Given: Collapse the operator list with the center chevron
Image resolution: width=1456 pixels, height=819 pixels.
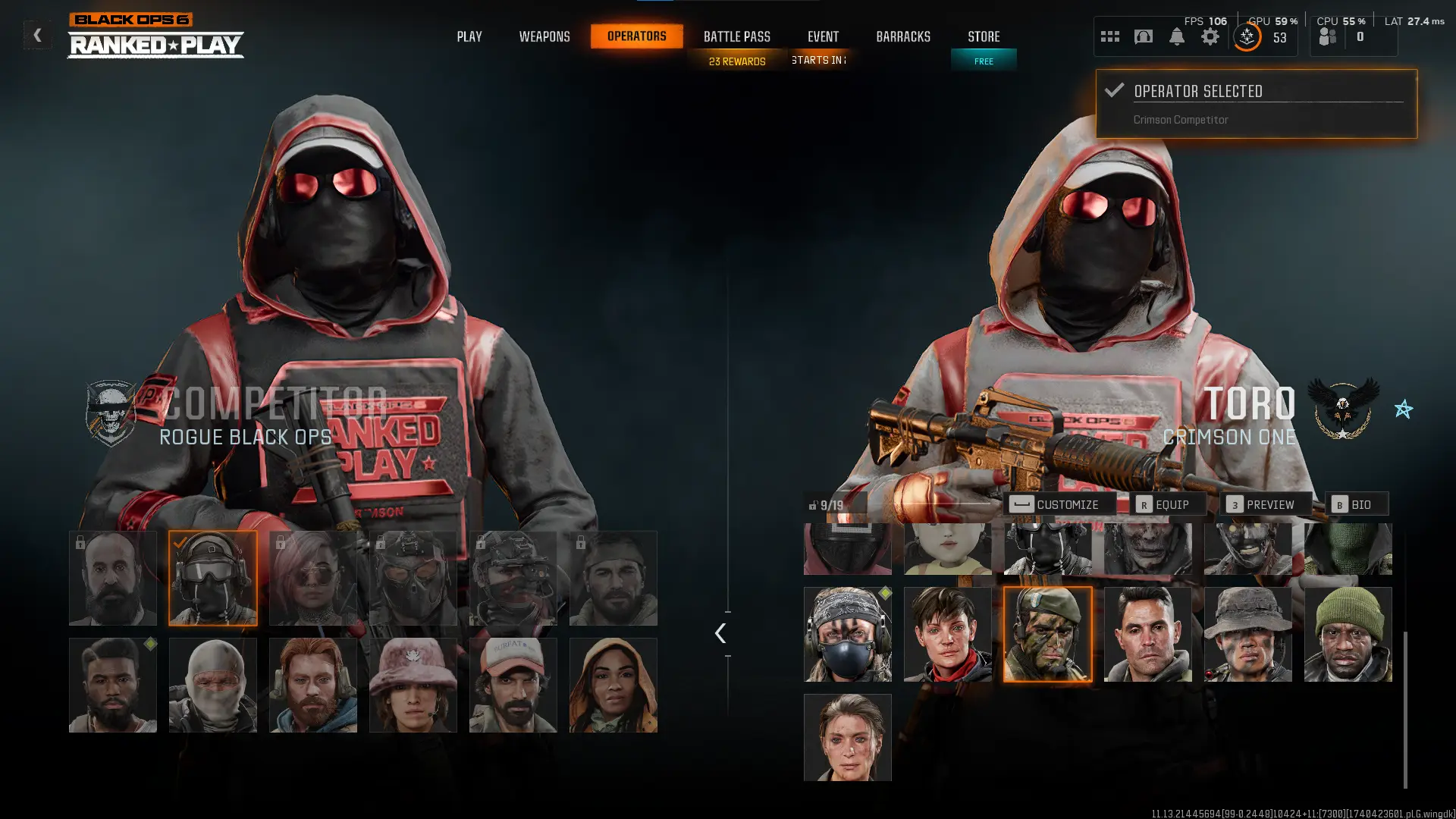Looking at the screenshot, I should pyautogui.click(x=720, y=633).
